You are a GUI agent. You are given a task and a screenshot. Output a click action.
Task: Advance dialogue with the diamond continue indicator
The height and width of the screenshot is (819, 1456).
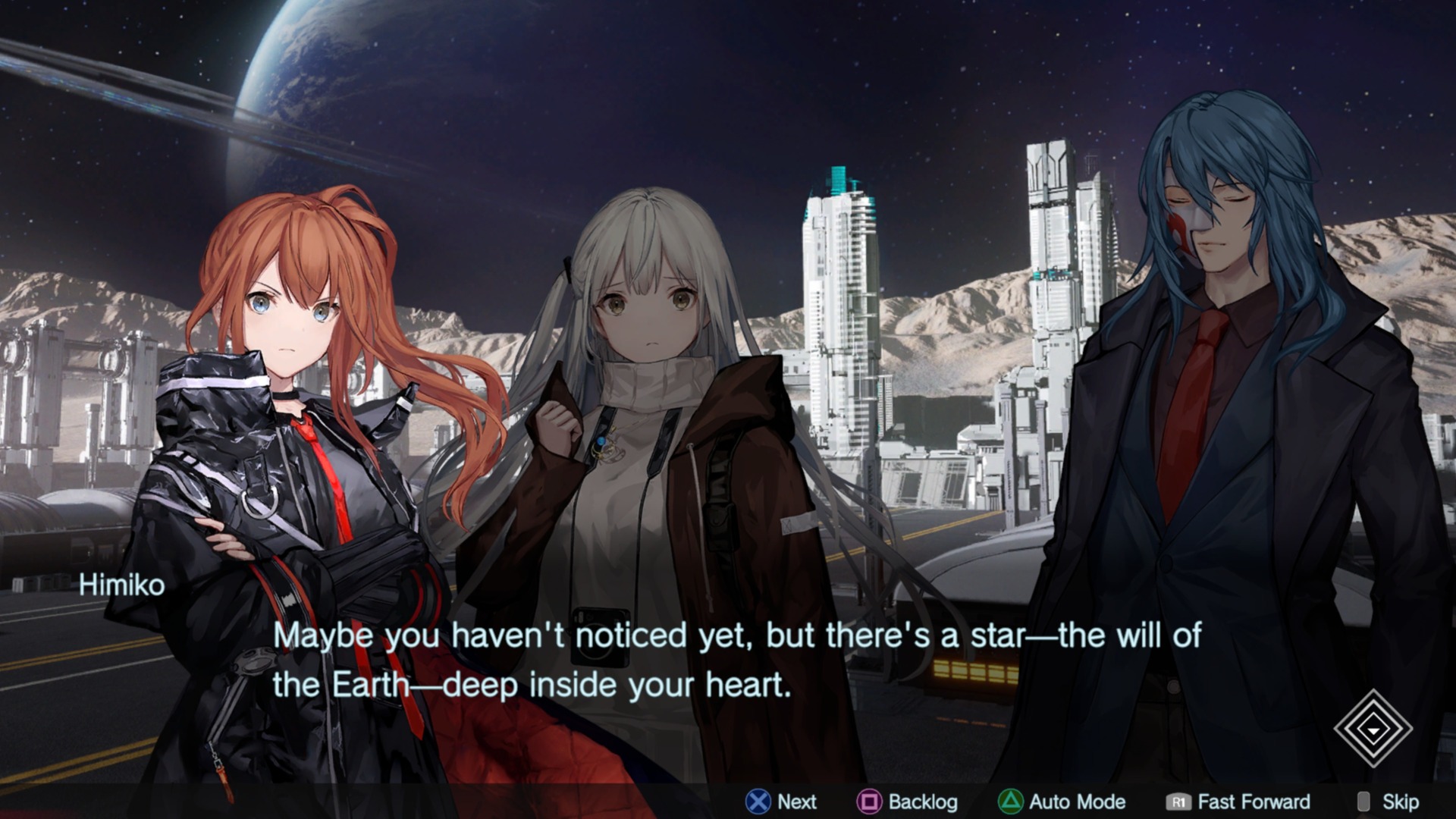[1373, 730]
